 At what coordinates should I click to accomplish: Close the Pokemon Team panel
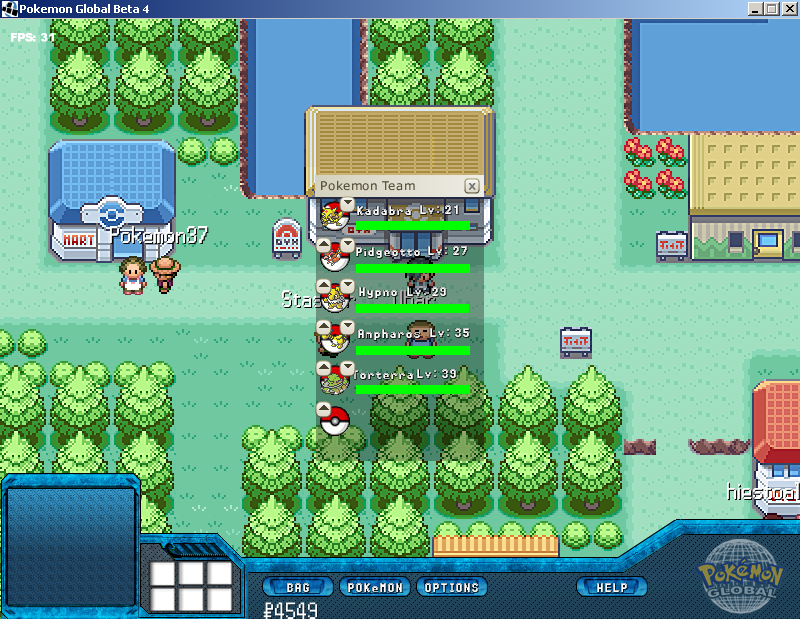click(472, 186)
